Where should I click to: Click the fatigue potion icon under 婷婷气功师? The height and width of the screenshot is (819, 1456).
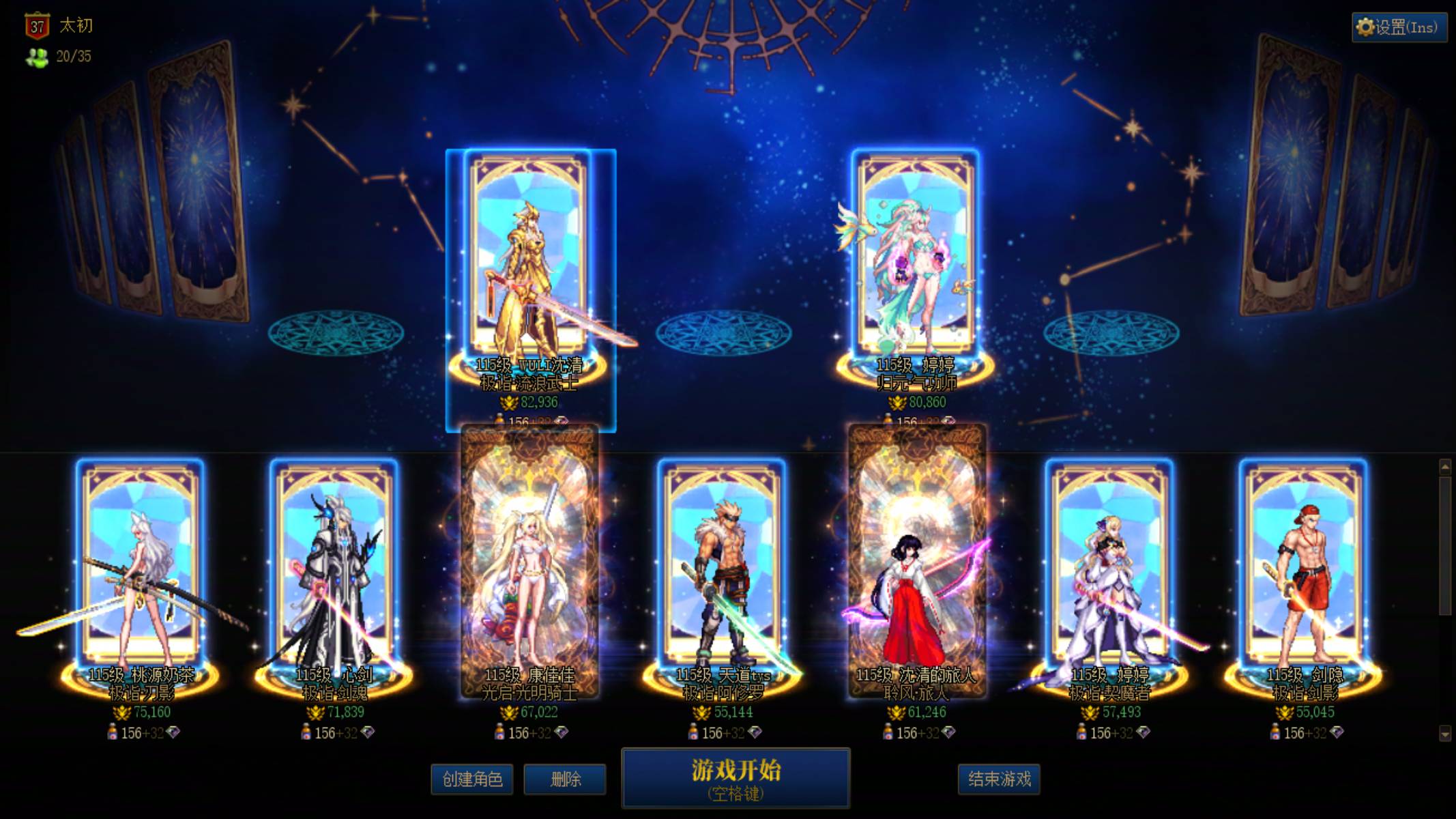pos(887,420)
